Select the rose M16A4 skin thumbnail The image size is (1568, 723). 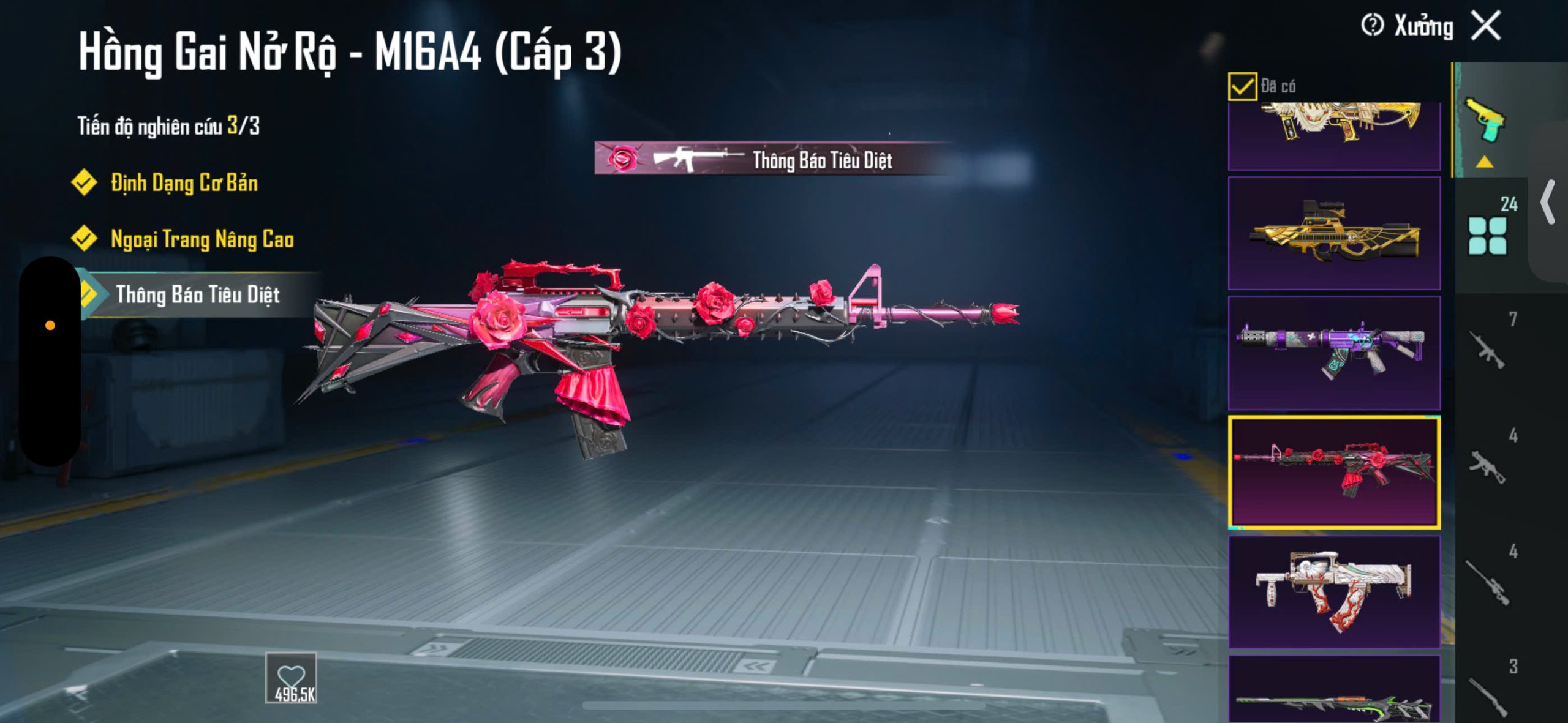(x=1334, y=472)
